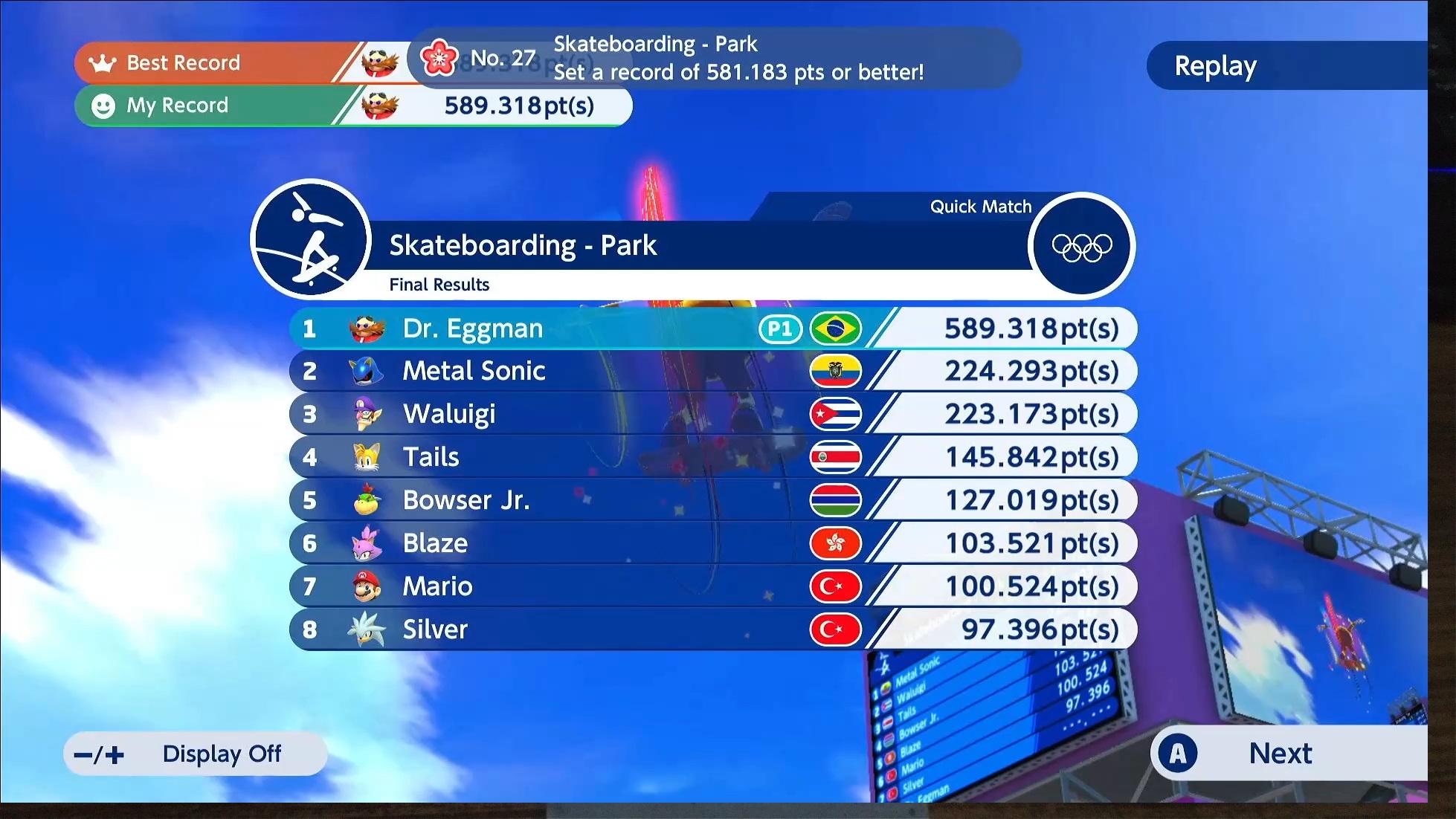Image resolution: width=1456 pixels, height=819 pixels.
Task: Select Waluigi's third place row
Action: pos(712,414)
